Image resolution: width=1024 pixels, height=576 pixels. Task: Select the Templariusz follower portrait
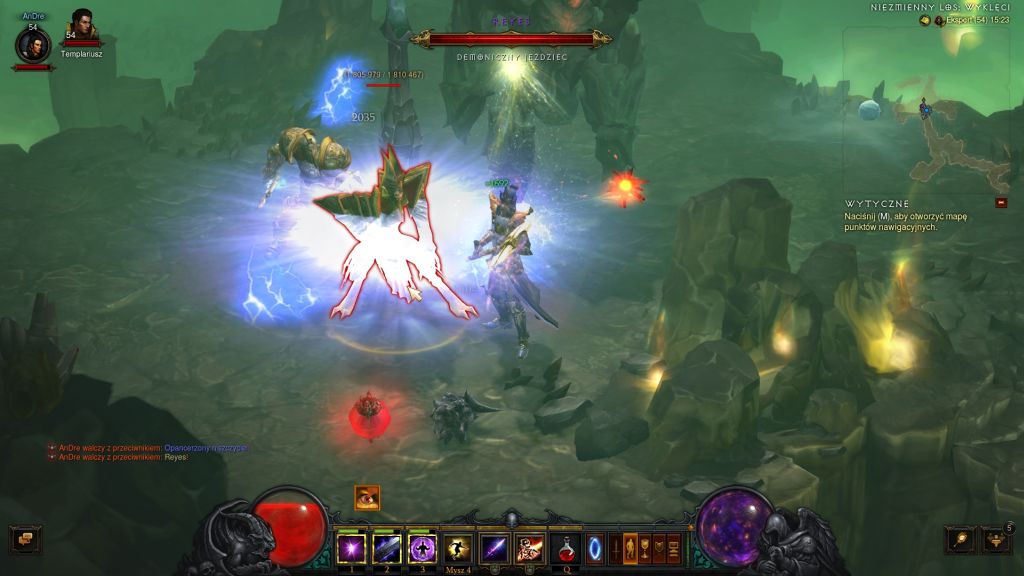[81, 28]
